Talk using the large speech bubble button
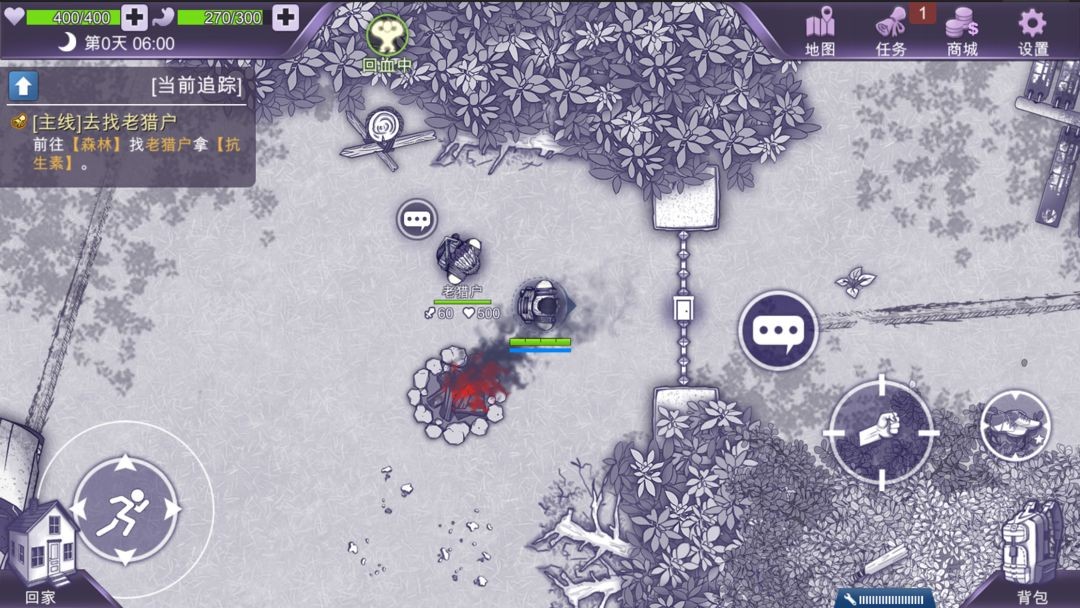1080x608 pixels. point(778,330)
